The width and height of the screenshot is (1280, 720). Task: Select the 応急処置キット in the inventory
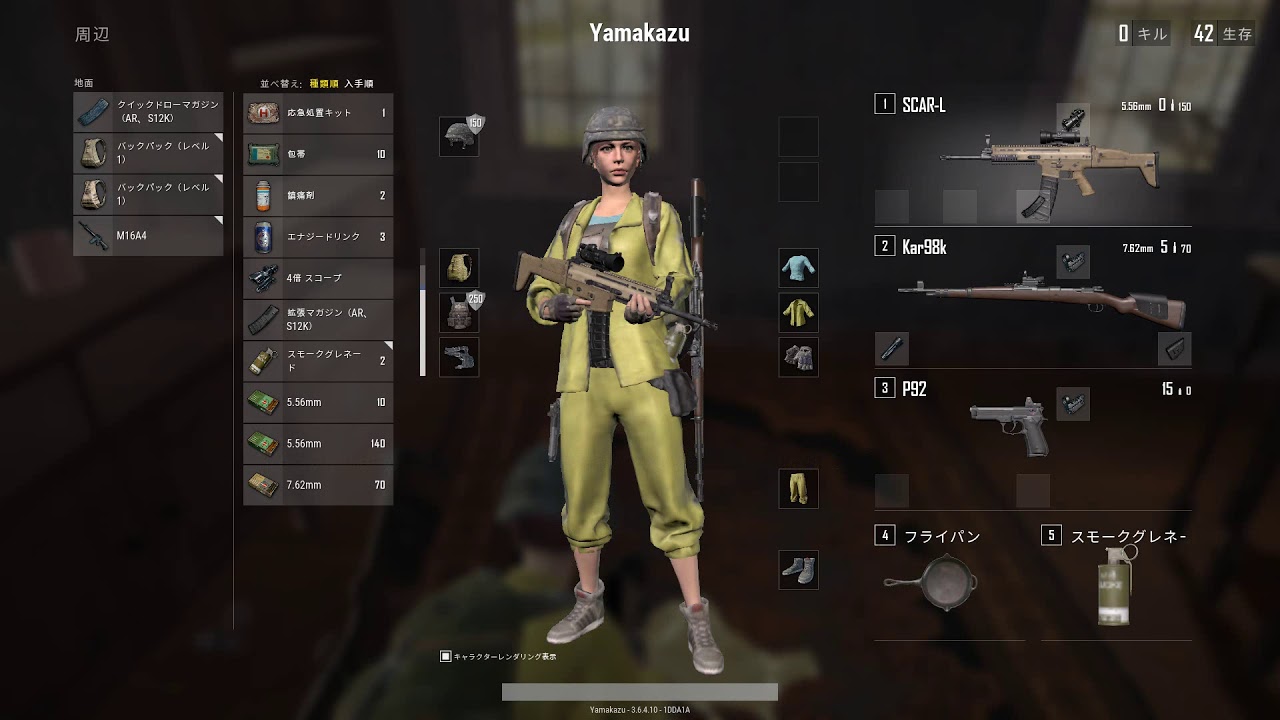318,112
